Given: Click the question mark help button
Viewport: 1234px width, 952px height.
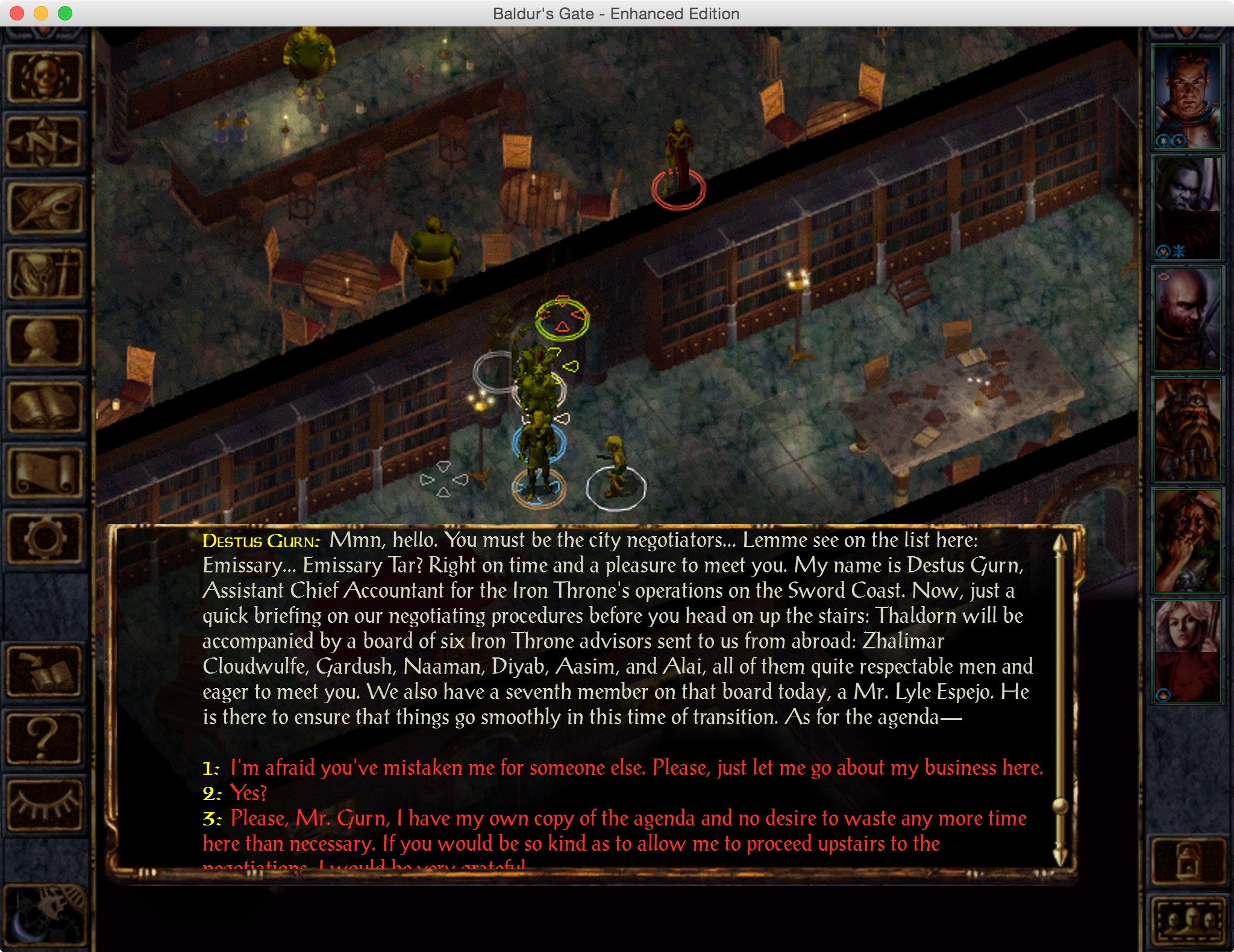Looking at the screenshot, I should tap(45, 737).
